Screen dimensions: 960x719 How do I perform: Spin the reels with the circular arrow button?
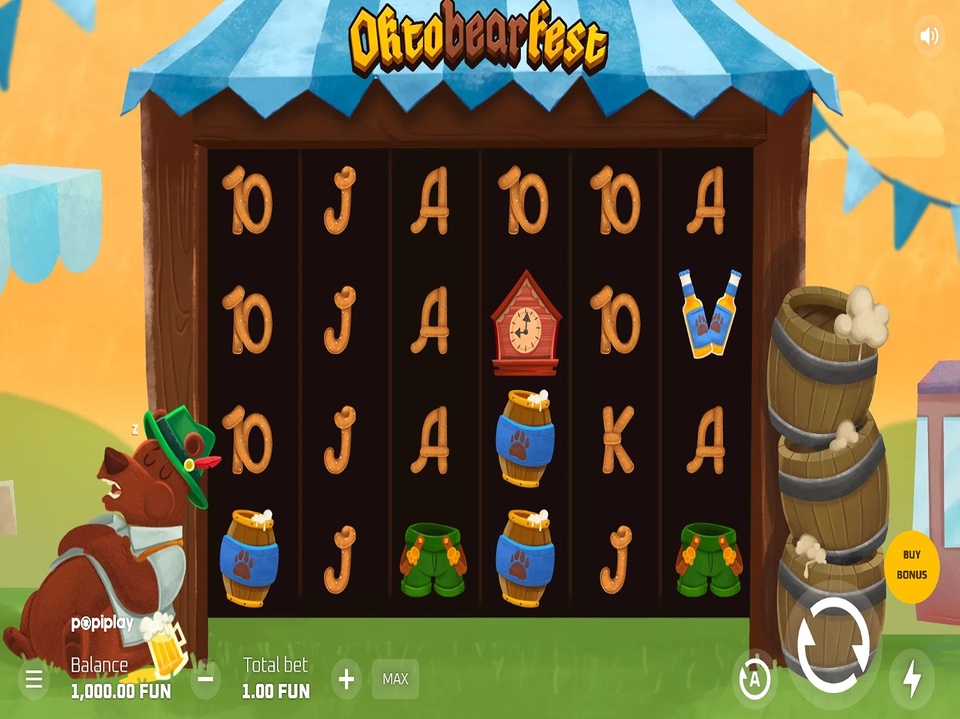832,643
